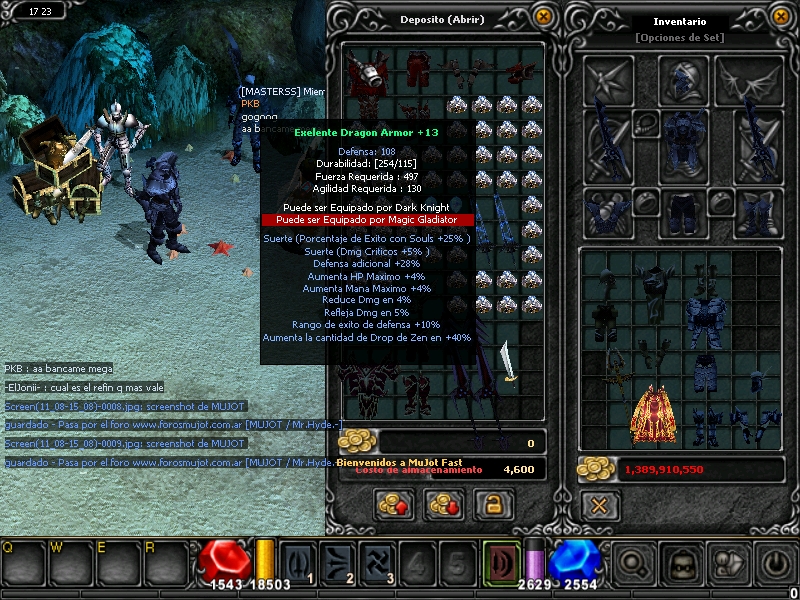
Task: Open the Opciones de Set view
Action: pyautogui.click(x=679, y=38)
